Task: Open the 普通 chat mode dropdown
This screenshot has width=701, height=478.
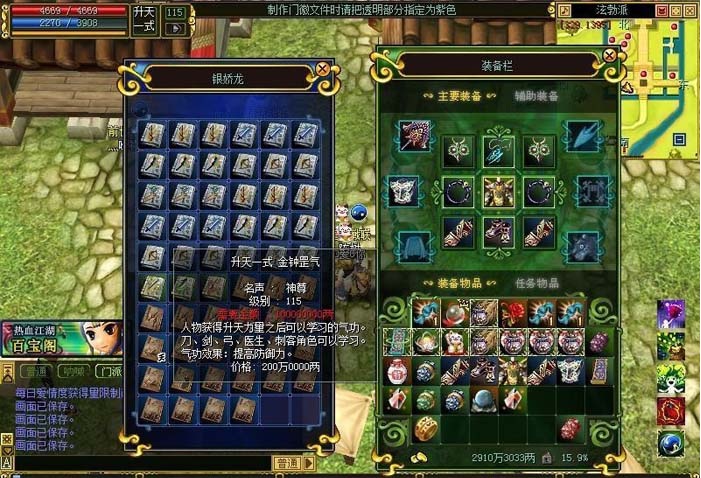Action: [288, 463]
